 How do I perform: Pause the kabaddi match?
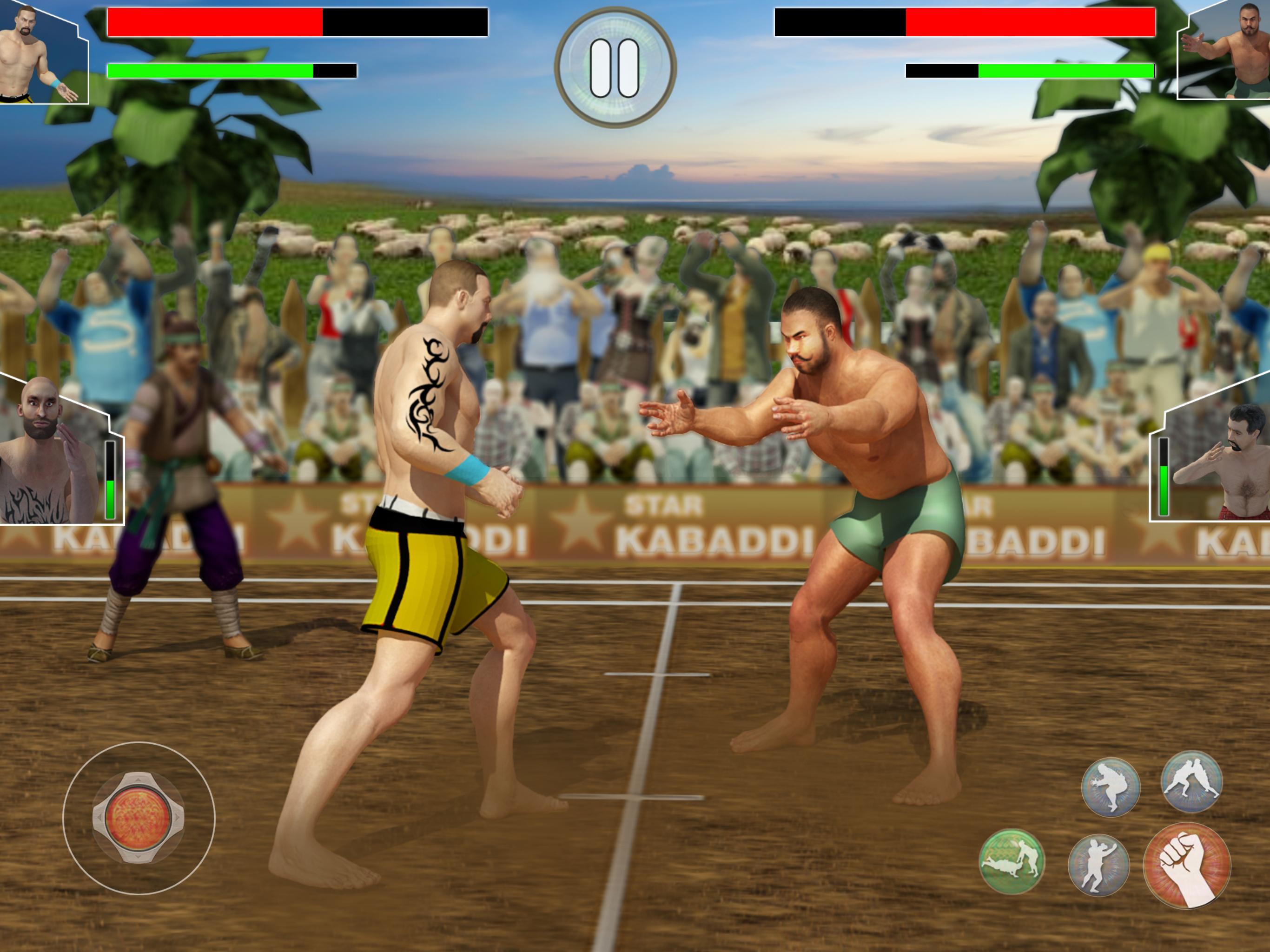pos(615,68)
